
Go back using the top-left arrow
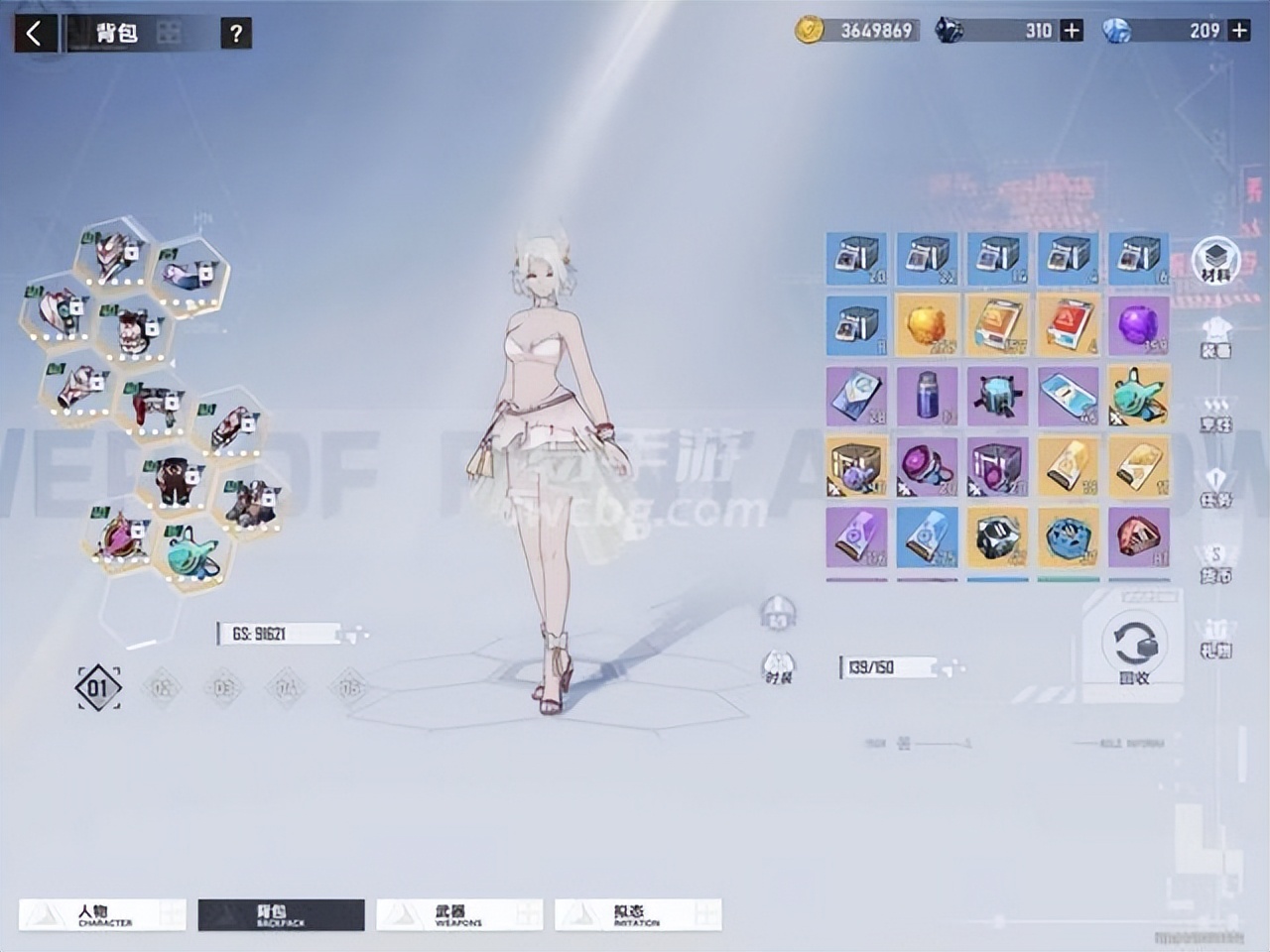35,34
